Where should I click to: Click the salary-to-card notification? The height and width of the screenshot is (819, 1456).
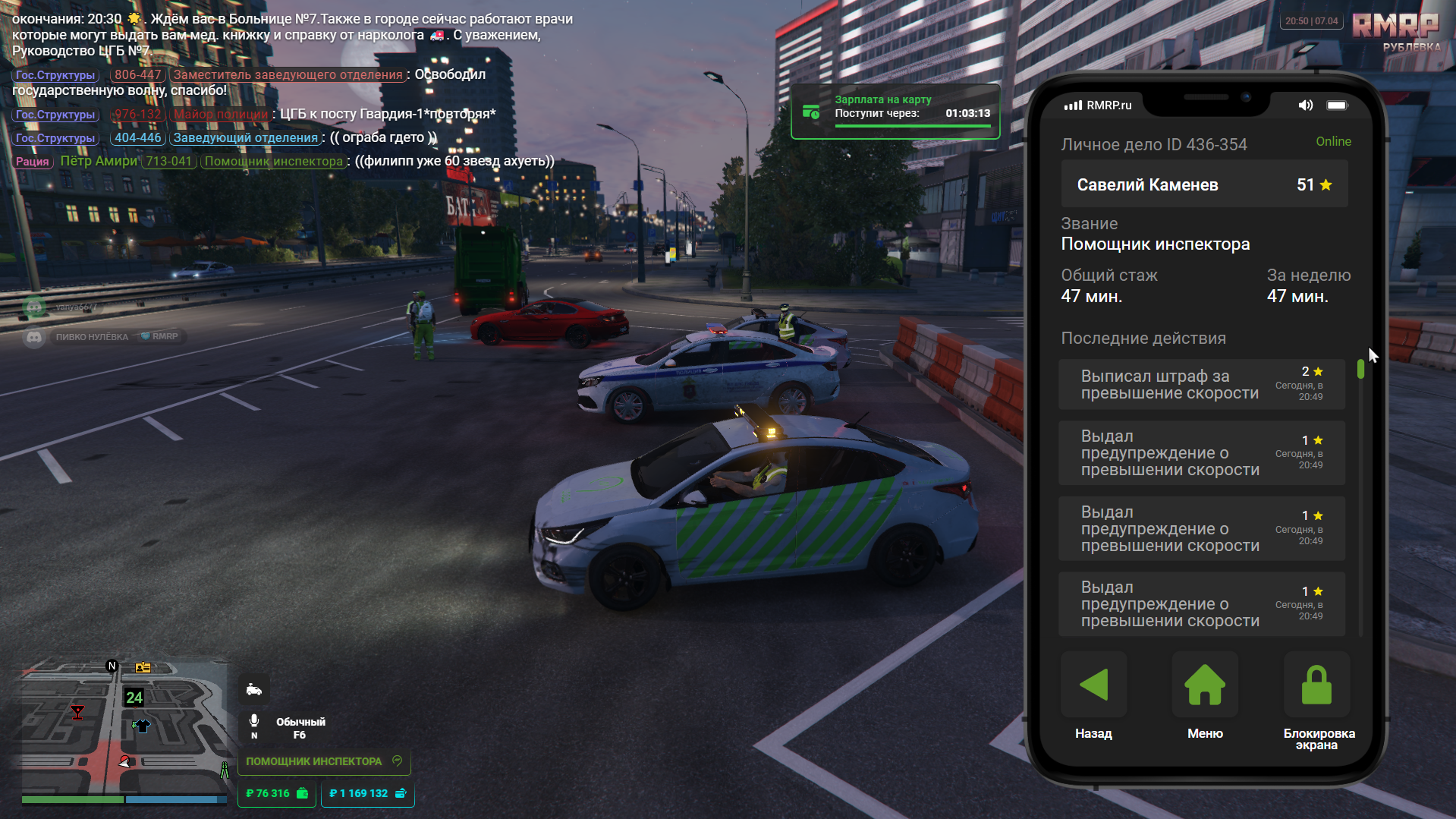(x=895, y=112)
